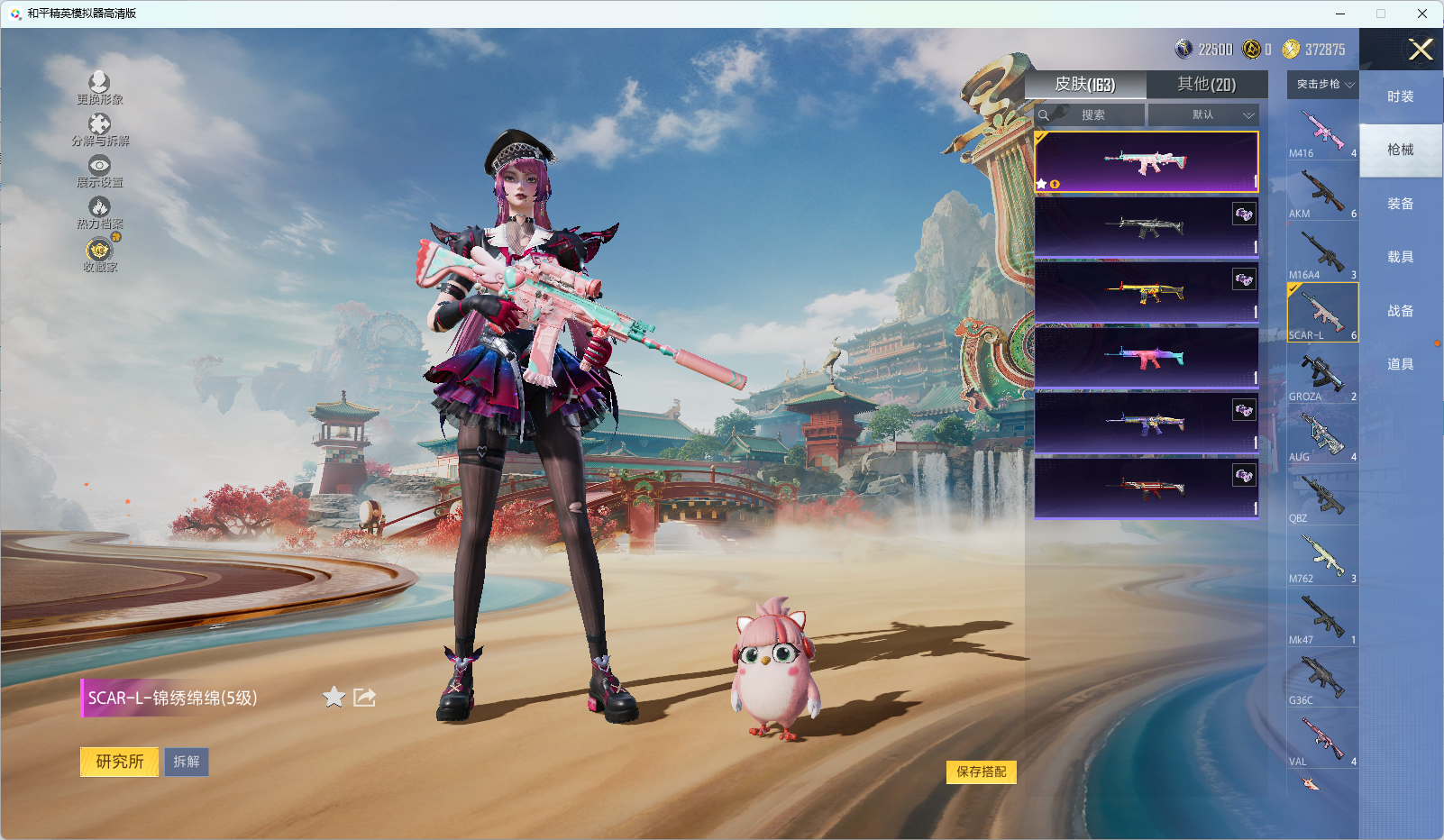Select the M416 weapon entry
Image resolution: width=1444 pixels, height=840 pixels.
pos(1321,131)
